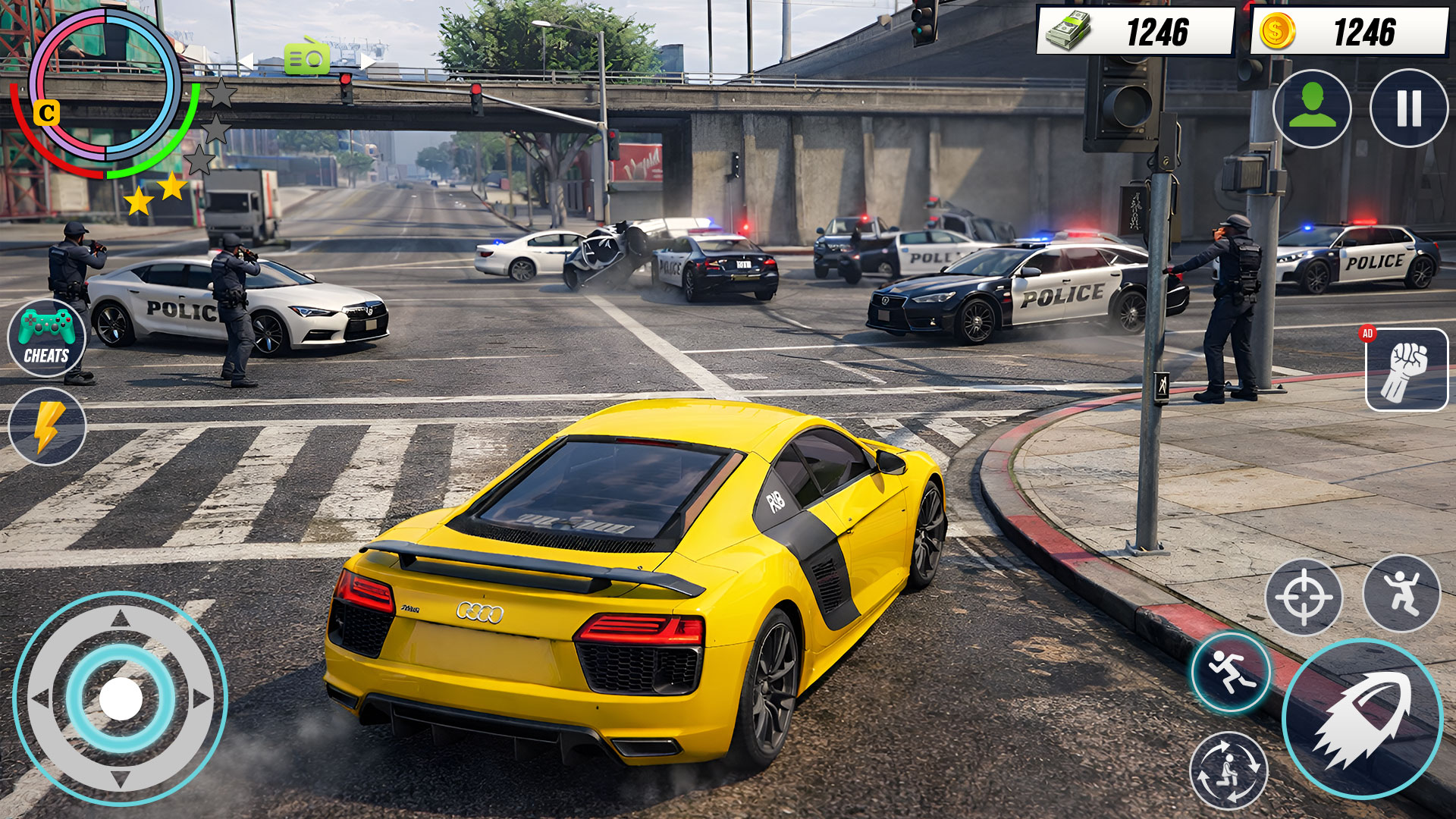Select the fist punch ad button
This screenshot has width=1456, height=819.
[1407, 370]
